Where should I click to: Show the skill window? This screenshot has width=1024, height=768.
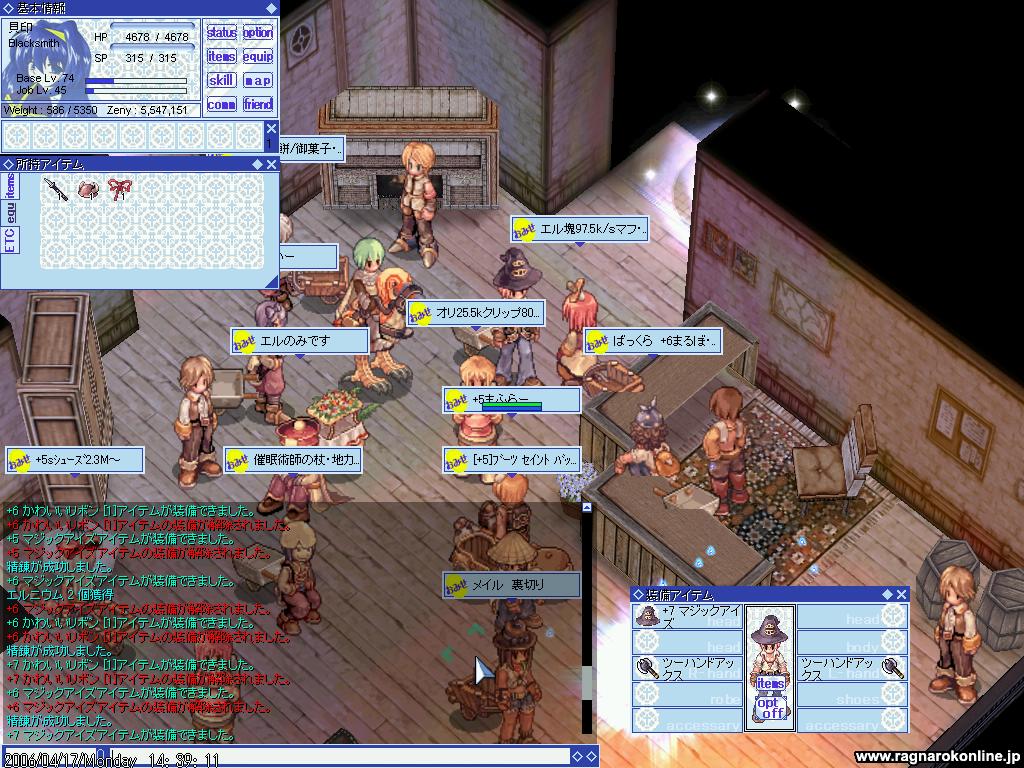point(221,81)
